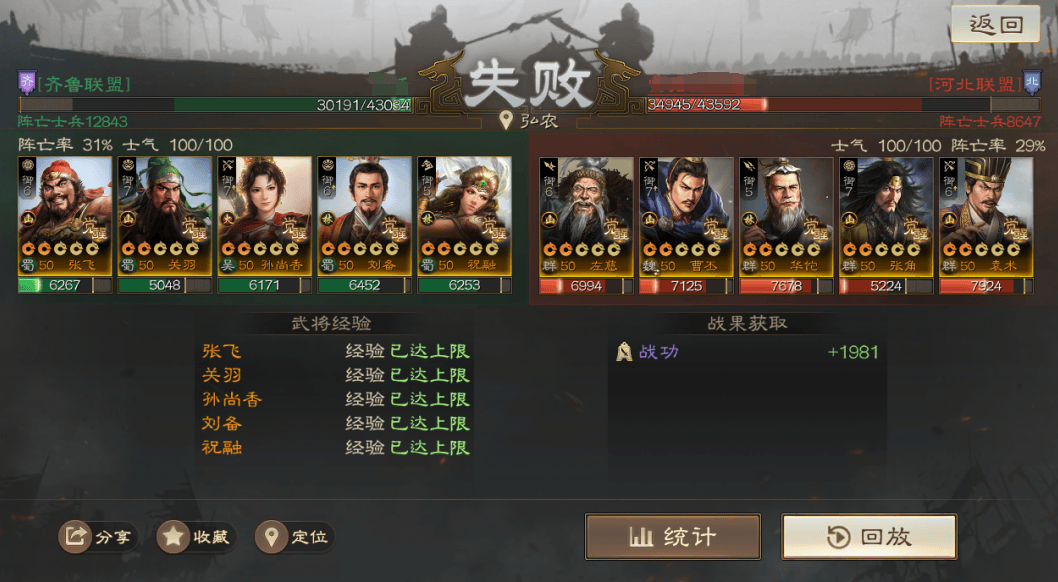1058x582 pixels.
Task: Open the 刘备 general card
Action: tap(365, 215)
